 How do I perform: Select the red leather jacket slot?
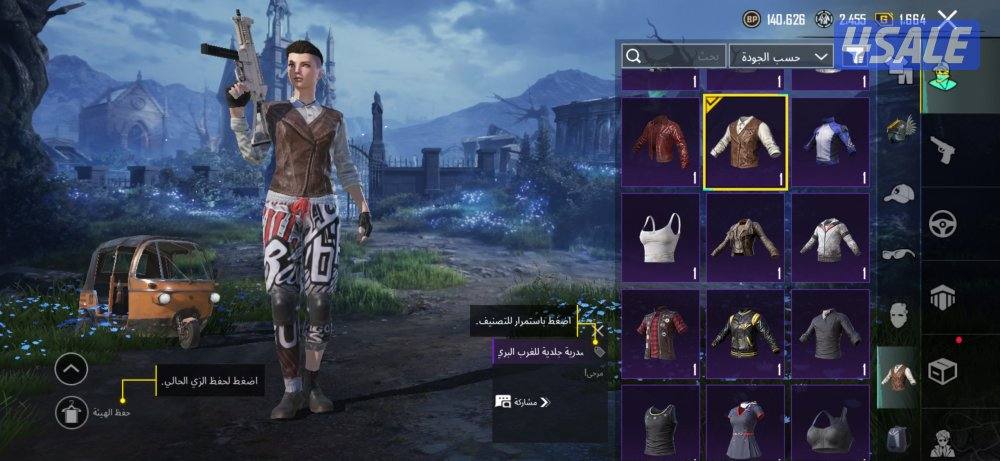click(x=661, y=141)
